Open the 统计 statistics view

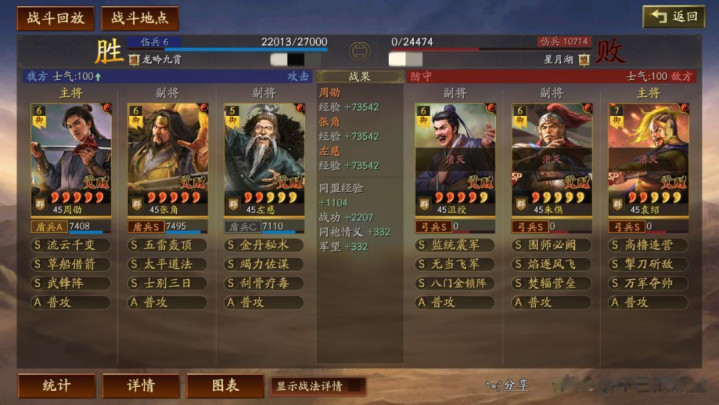[56, 385]
